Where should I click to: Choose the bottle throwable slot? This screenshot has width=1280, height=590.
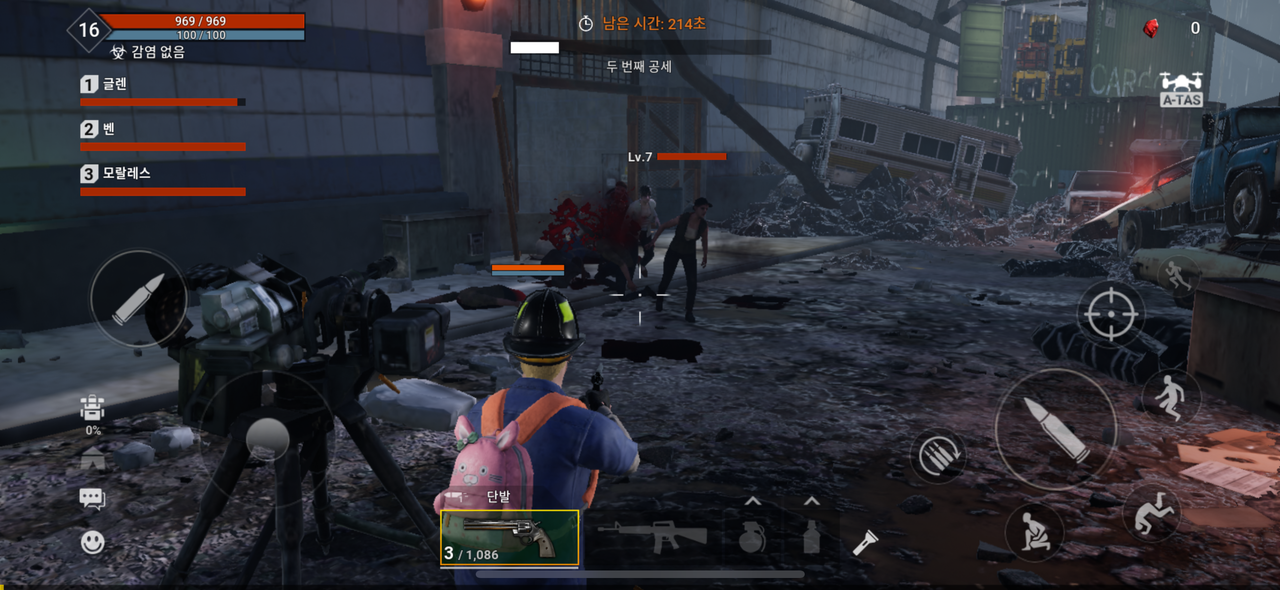point(811,537)
